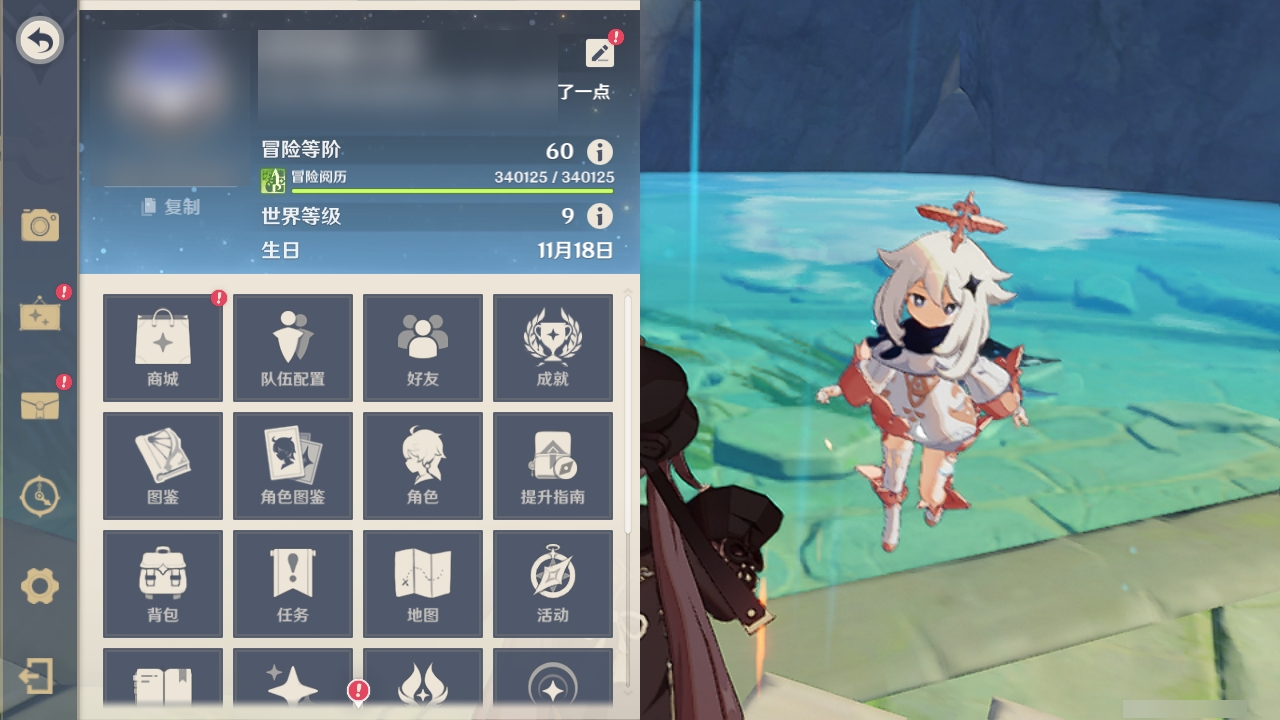Open the in-game settings gear

tap(40, 588)
